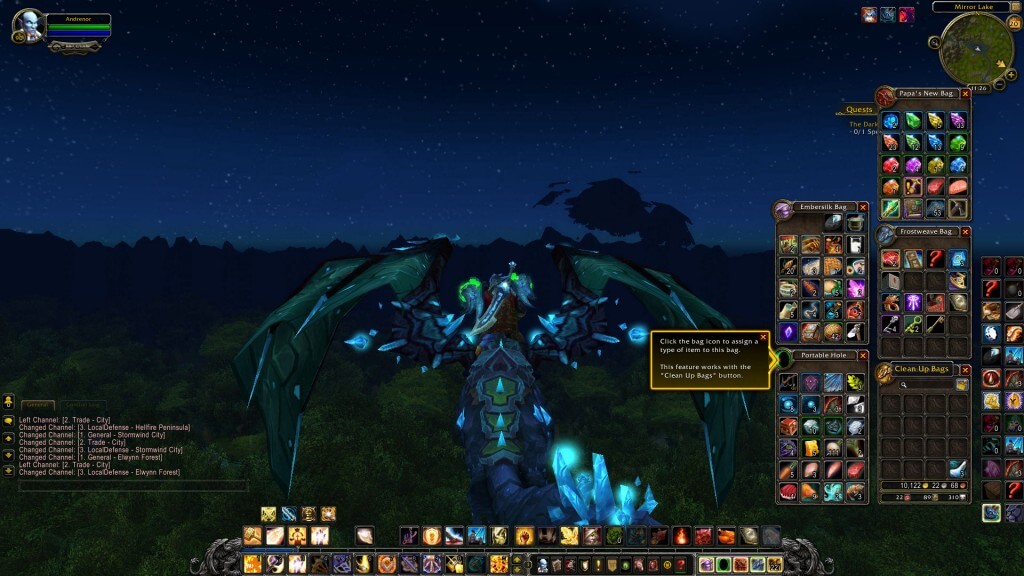Click the Andrenor player portrait
The image size is (1024, 576).
tap(30, 26)
